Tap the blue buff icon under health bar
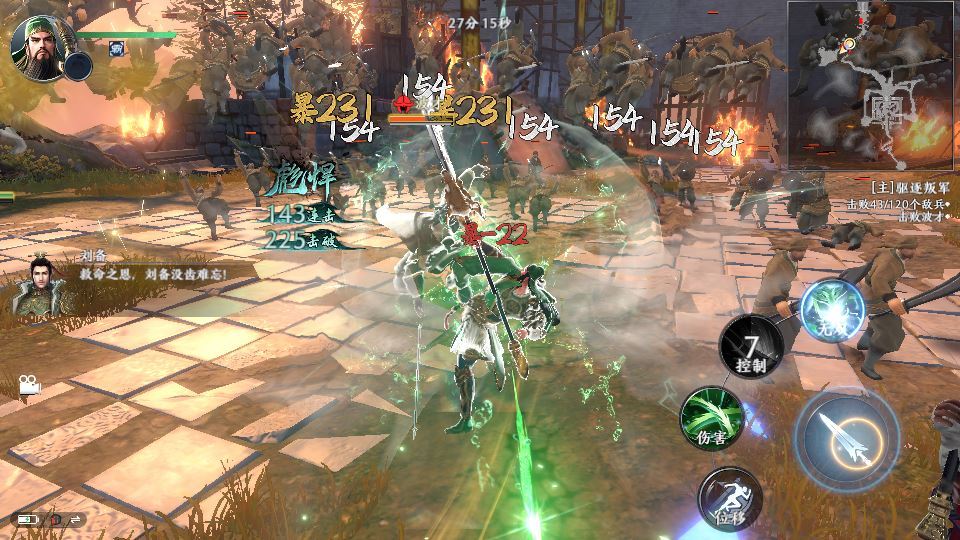960x540 pixels. [x=117, y=48]
